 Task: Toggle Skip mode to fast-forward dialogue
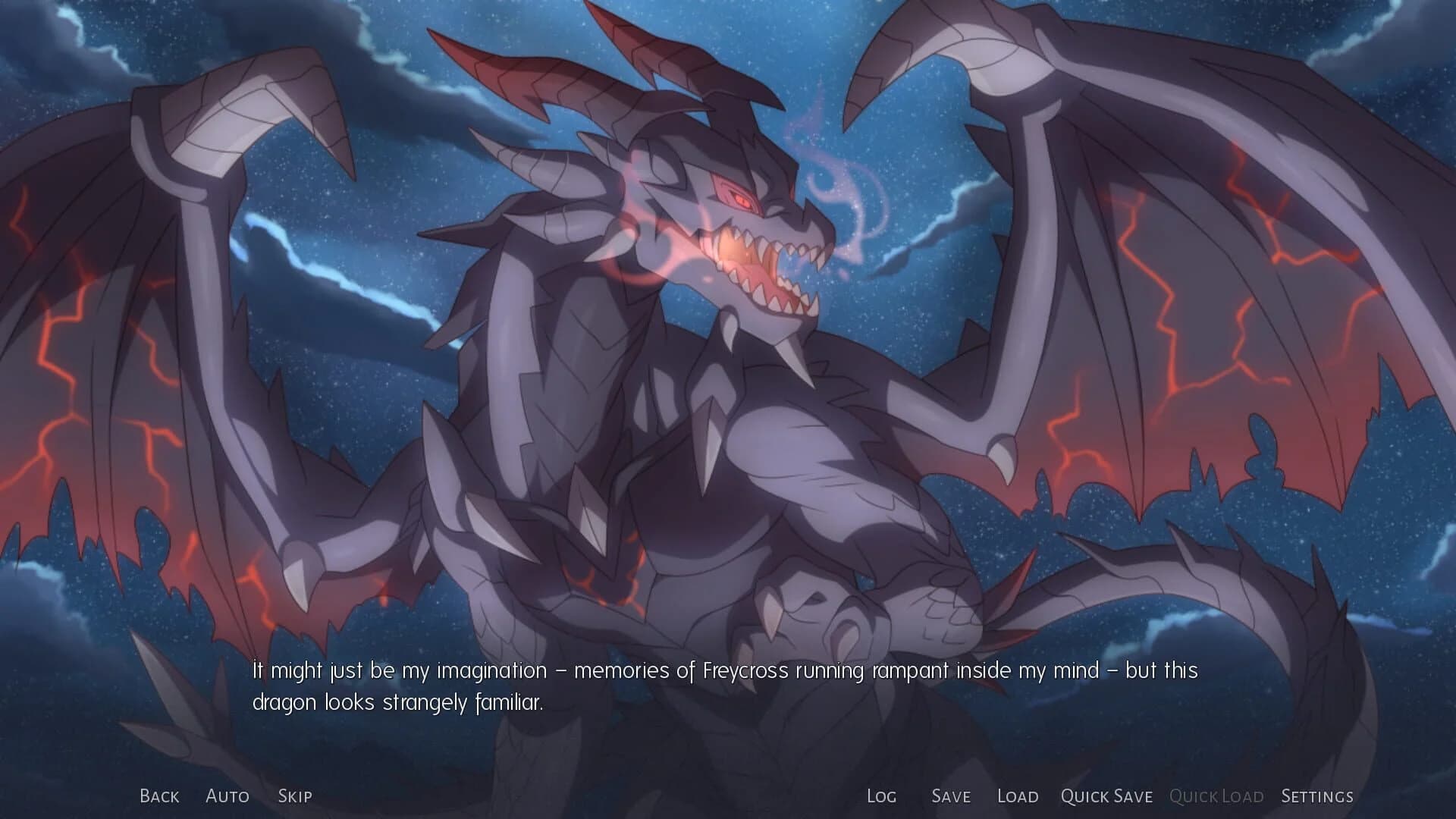tap(295, 796)
